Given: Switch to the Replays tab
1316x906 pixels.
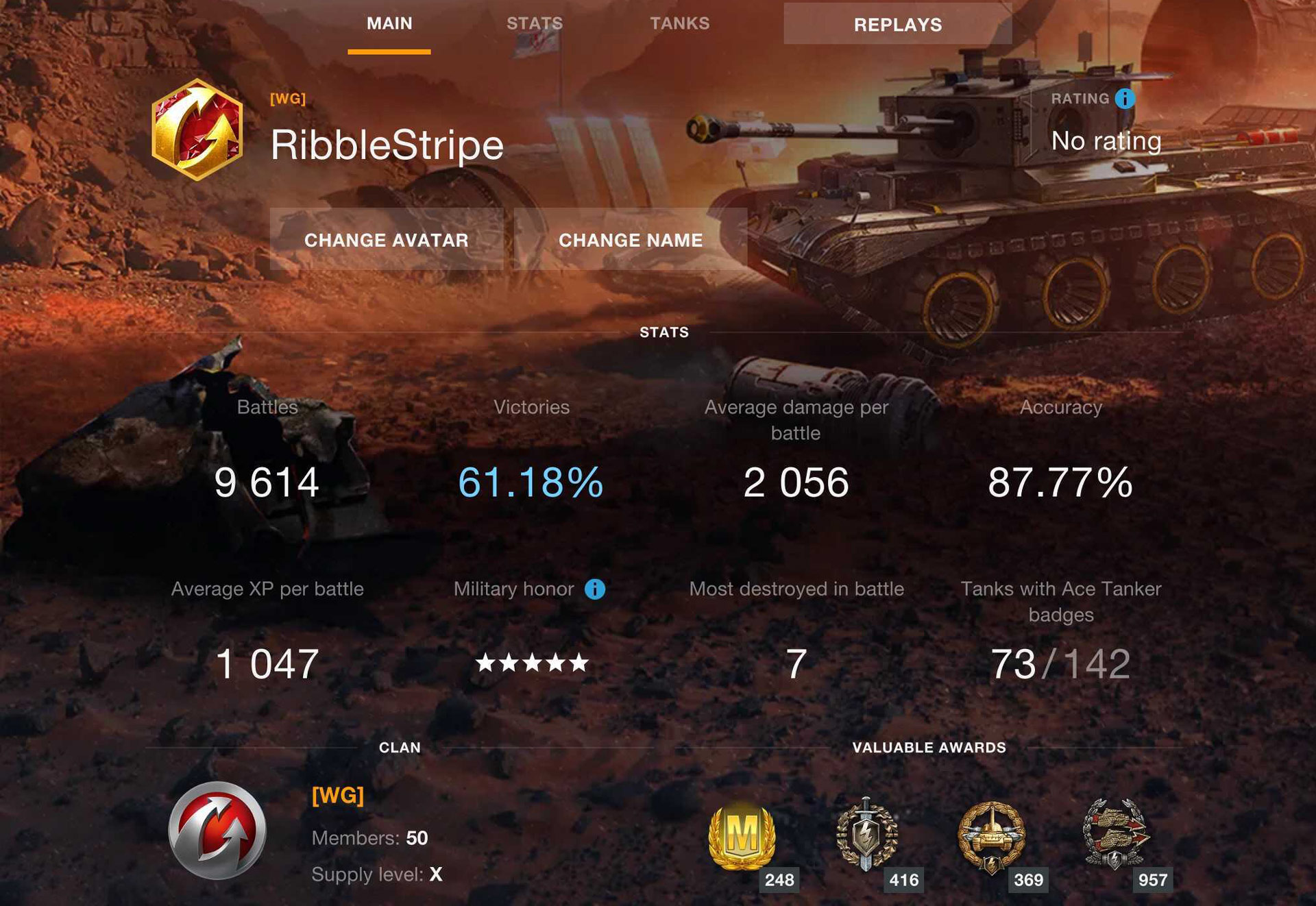Looking at the screenshot, I should click(x=898, y=25).
